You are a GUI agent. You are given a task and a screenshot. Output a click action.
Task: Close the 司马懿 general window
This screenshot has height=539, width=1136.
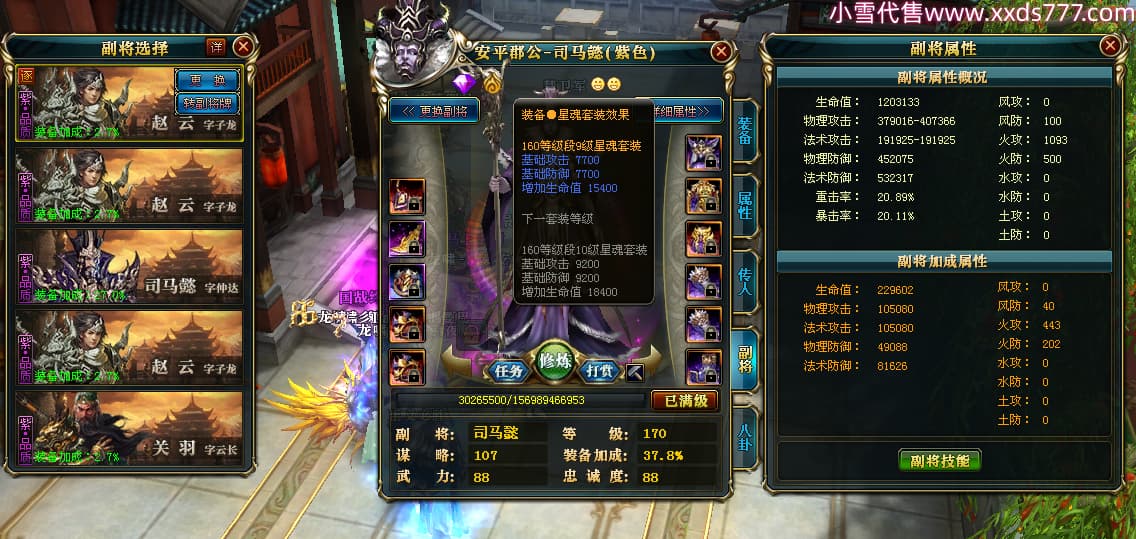(x=720, y=52)
